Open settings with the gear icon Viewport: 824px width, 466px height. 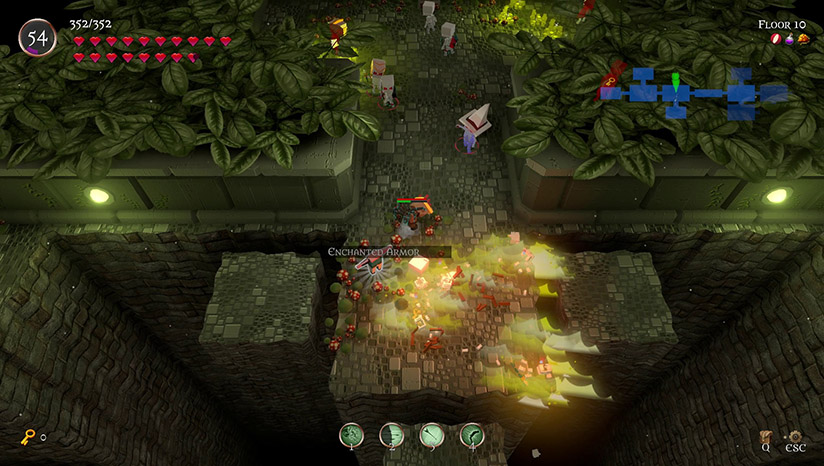[x=795, y=436]
